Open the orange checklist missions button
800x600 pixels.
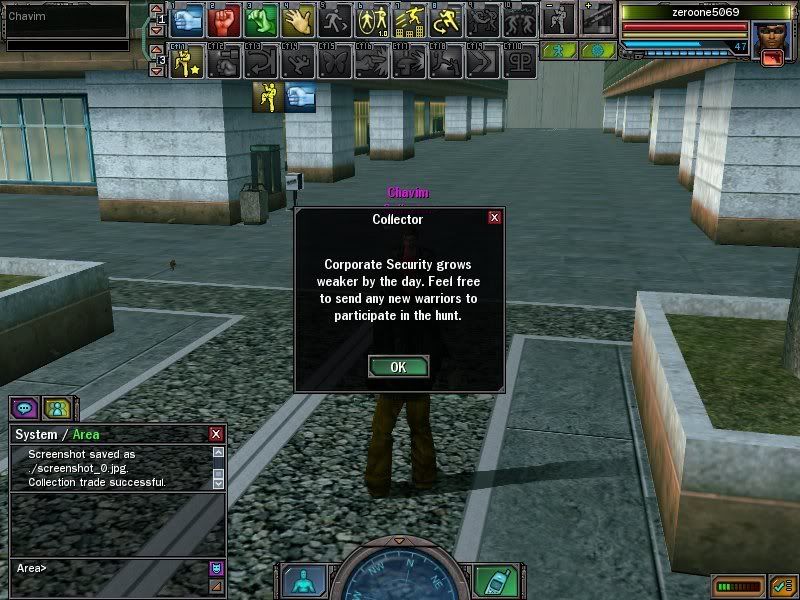tap(783, 586)
